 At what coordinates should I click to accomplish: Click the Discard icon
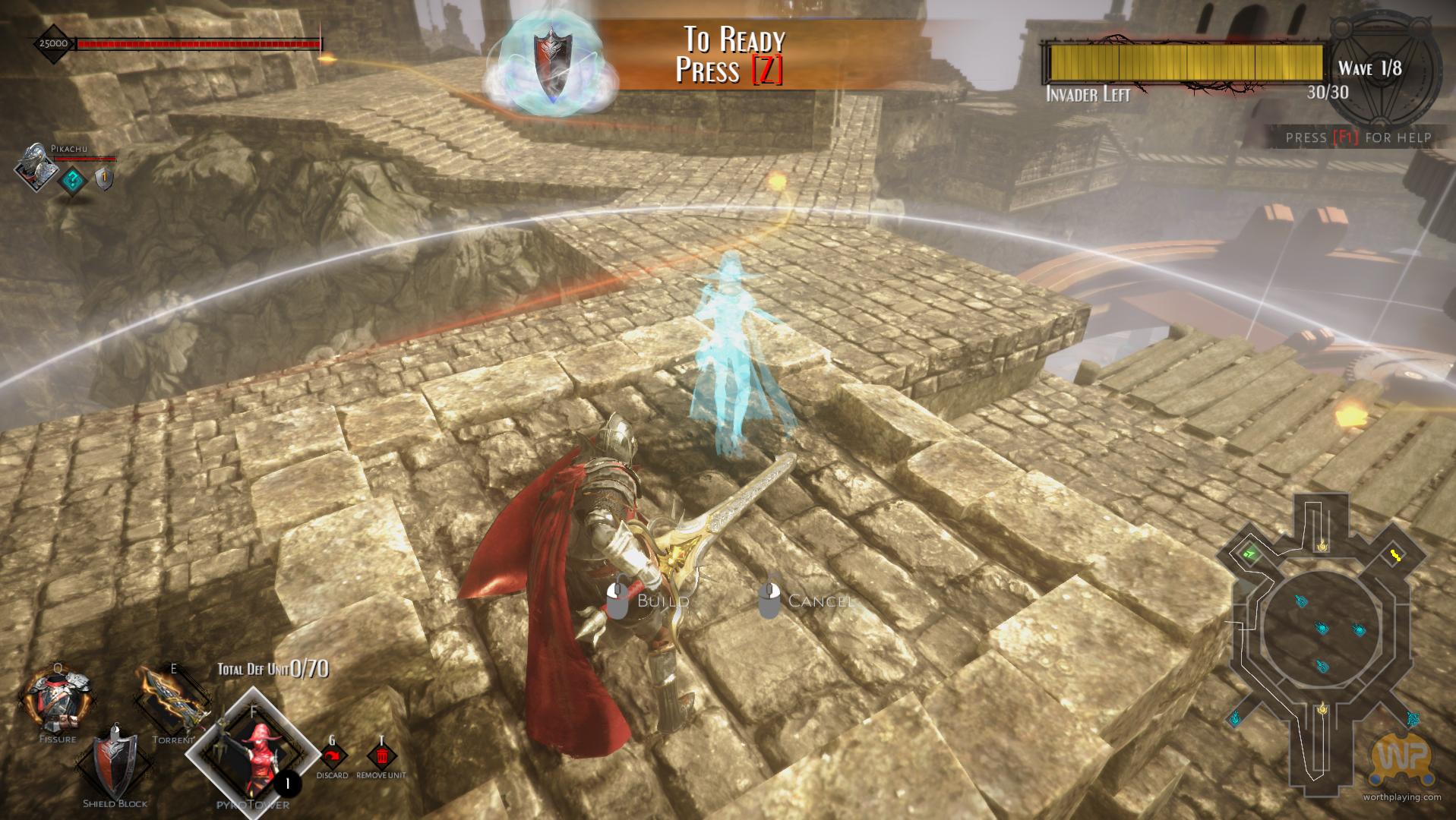(332, 757)
